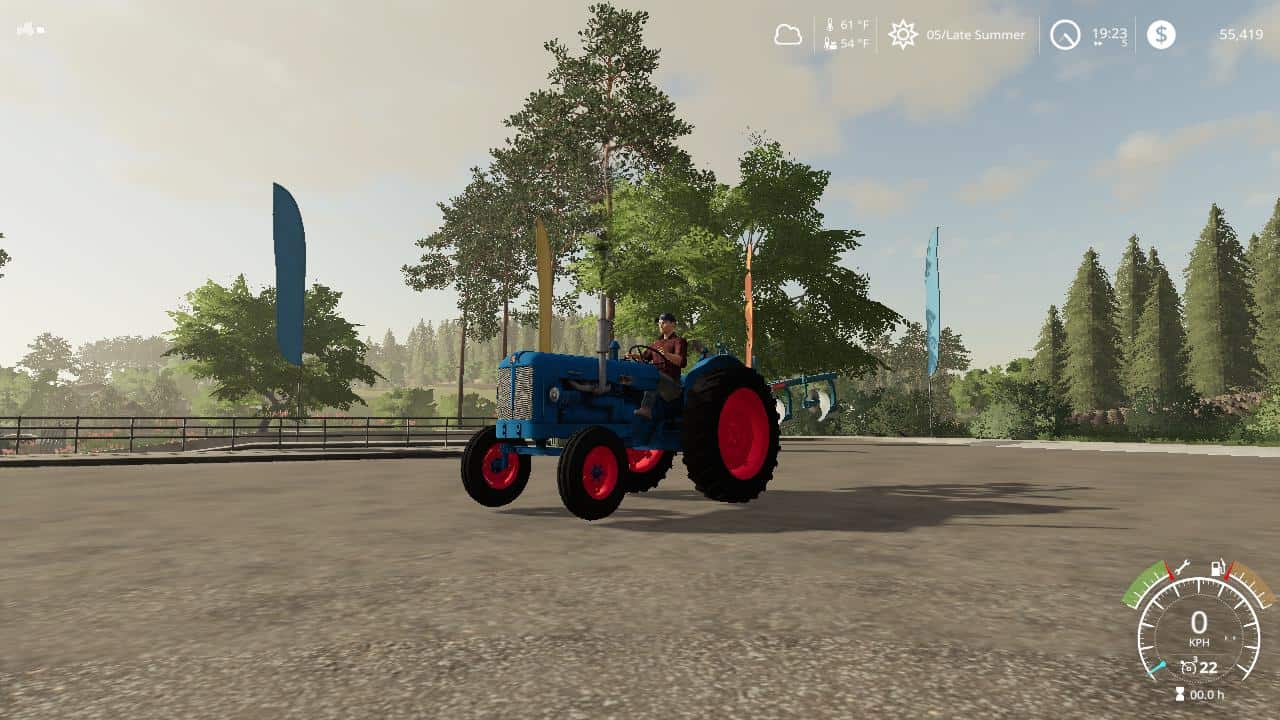Click the night temperature thermometer icon

(829, 42)
